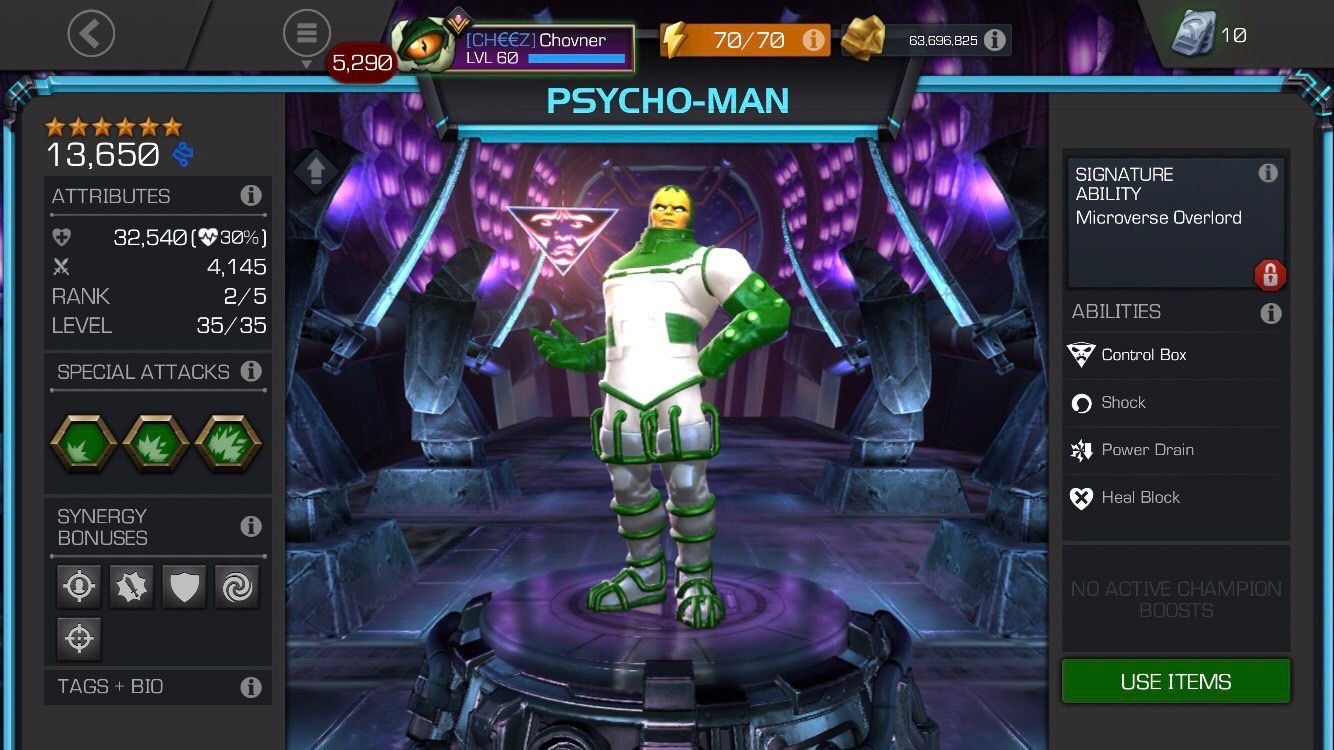This screenshot has width=1334, height=750.
Task: View the Shock ability icon
Action: click(x=1083, y=403)
